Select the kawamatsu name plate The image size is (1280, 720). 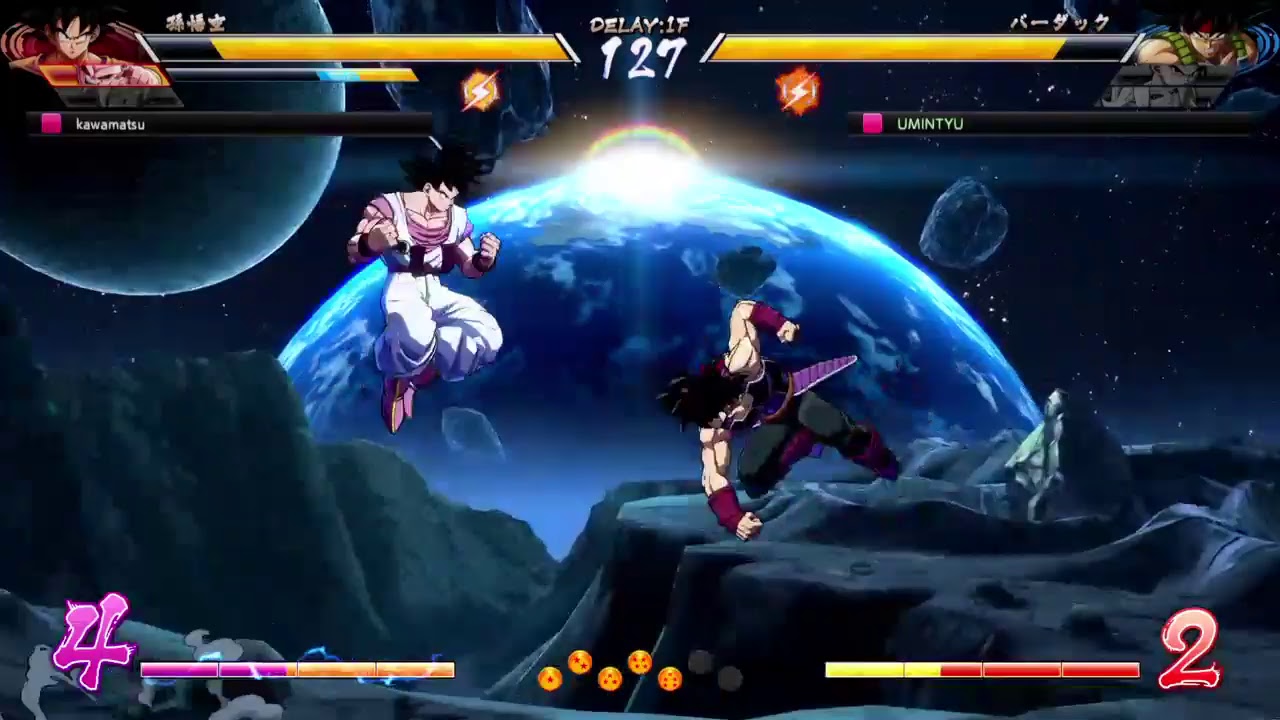110,124
